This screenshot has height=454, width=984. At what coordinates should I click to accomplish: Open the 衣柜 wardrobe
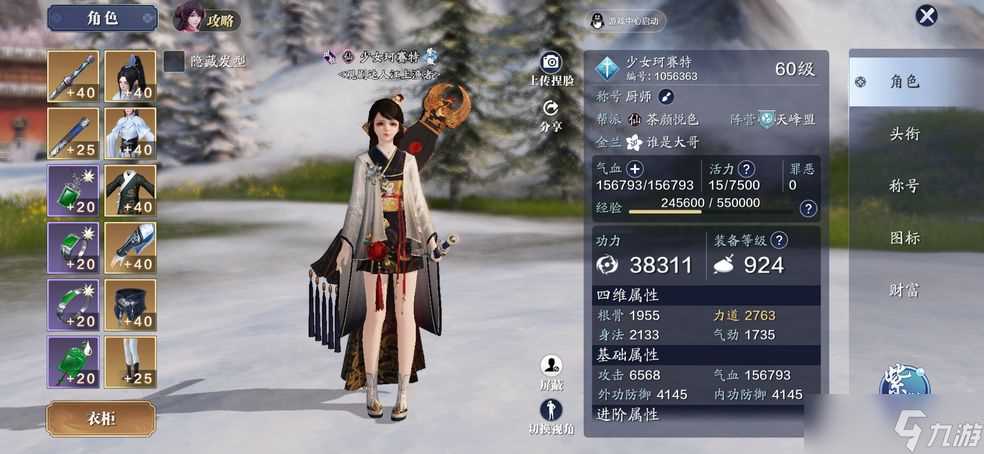(x=101, y=418)
